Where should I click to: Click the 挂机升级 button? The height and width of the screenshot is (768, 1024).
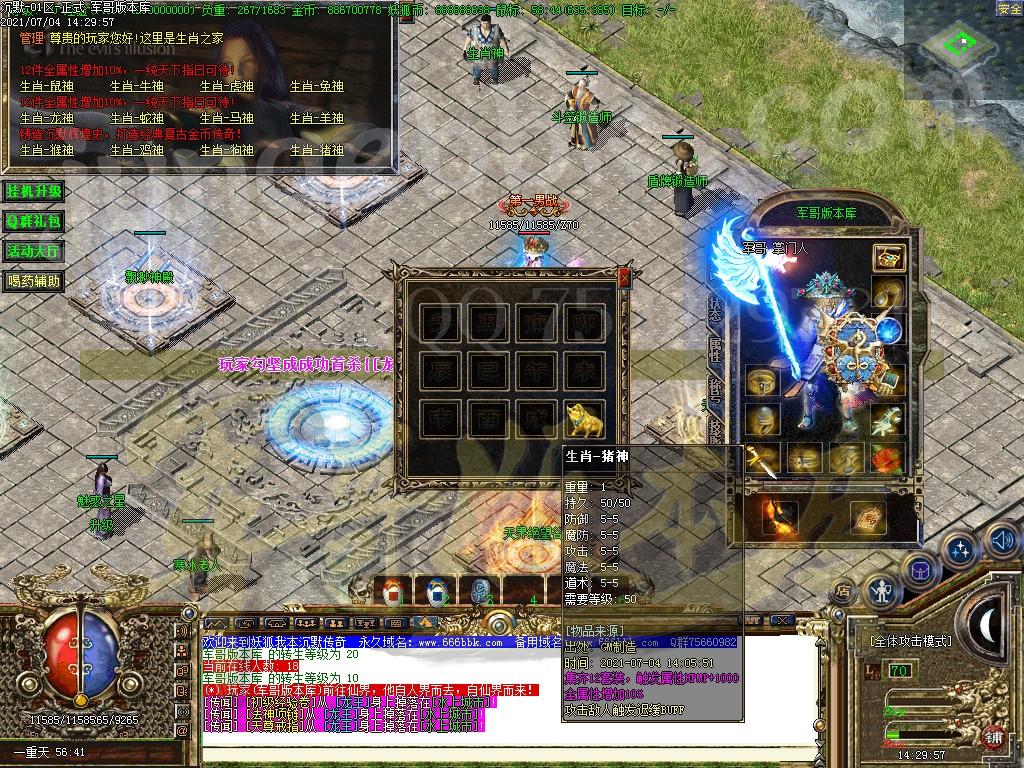(x=34, y=191)
